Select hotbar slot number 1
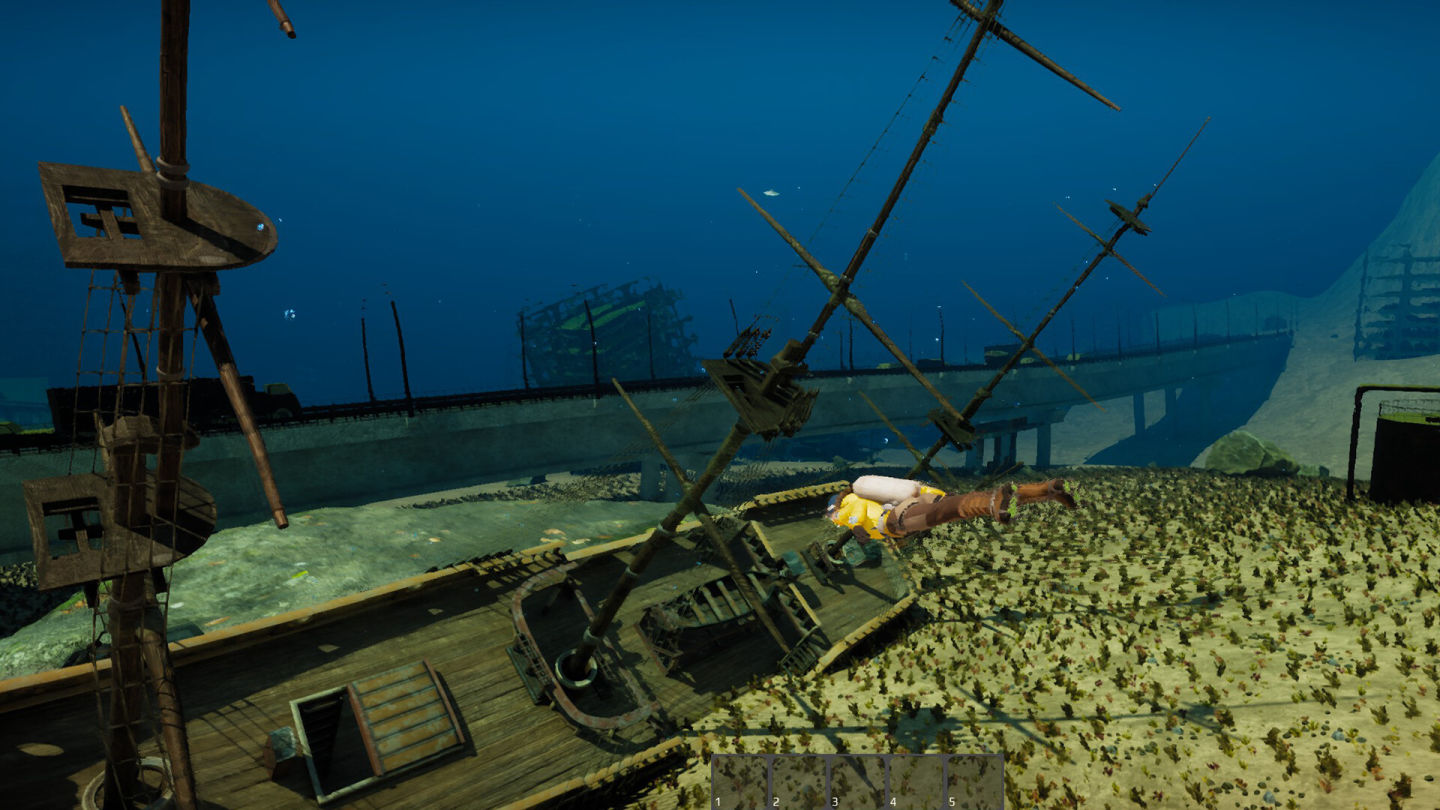This screenshot has width=1440, height=810. [x=741, y=783]
